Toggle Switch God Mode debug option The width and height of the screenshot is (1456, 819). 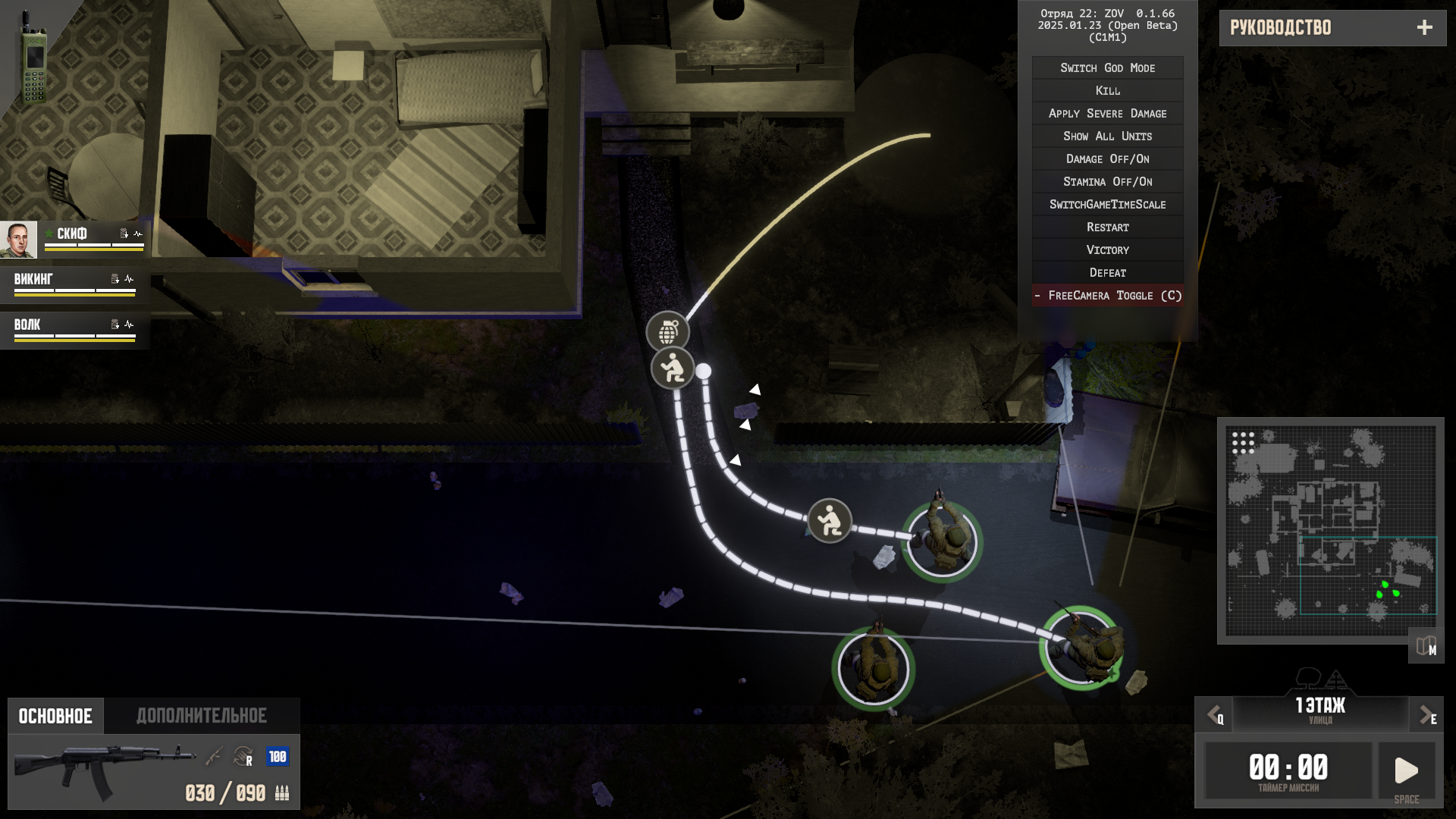click(1107, 68)
